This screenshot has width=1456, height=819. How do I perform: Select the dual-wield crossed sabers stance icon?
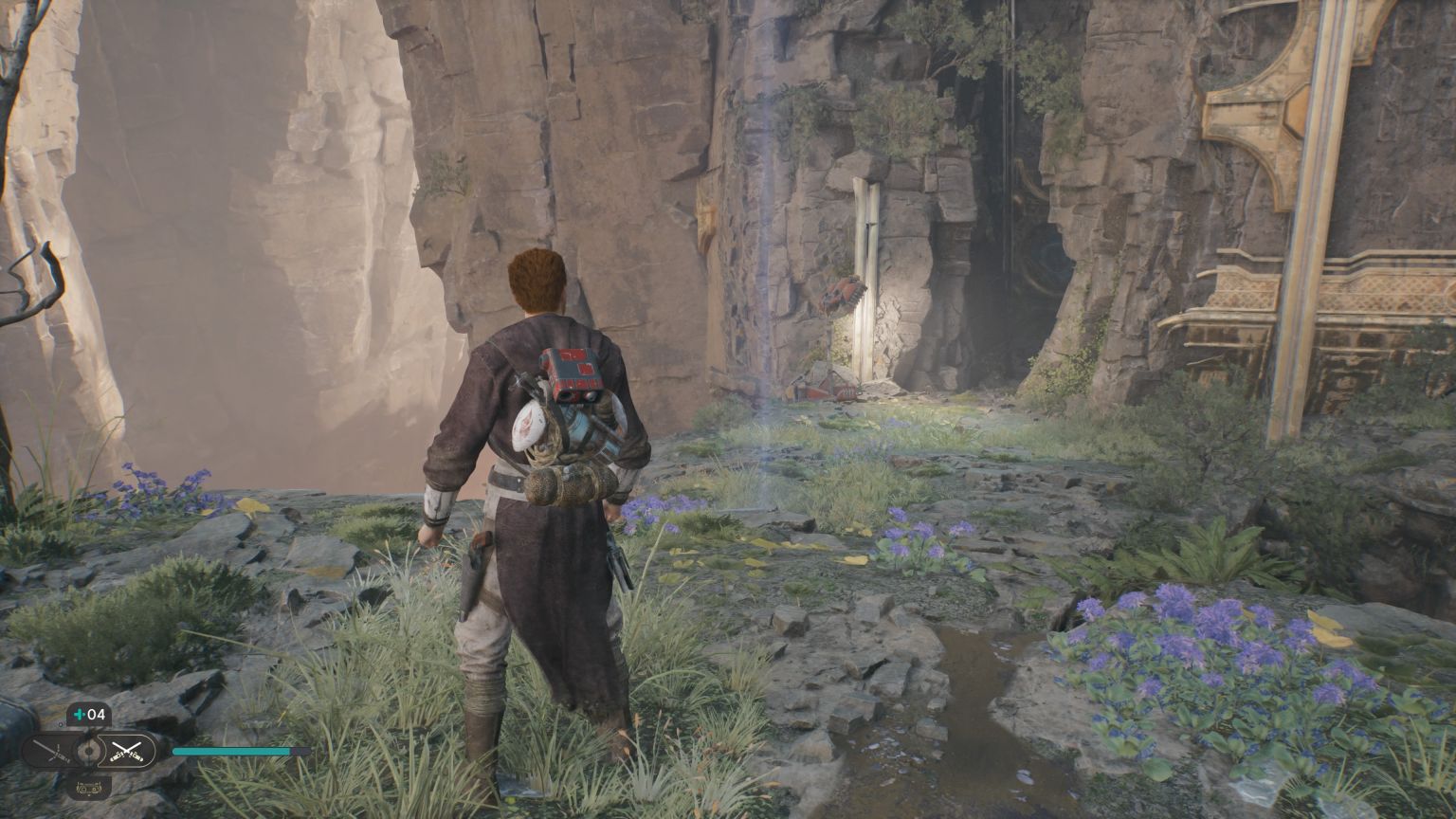pos(126,751)
